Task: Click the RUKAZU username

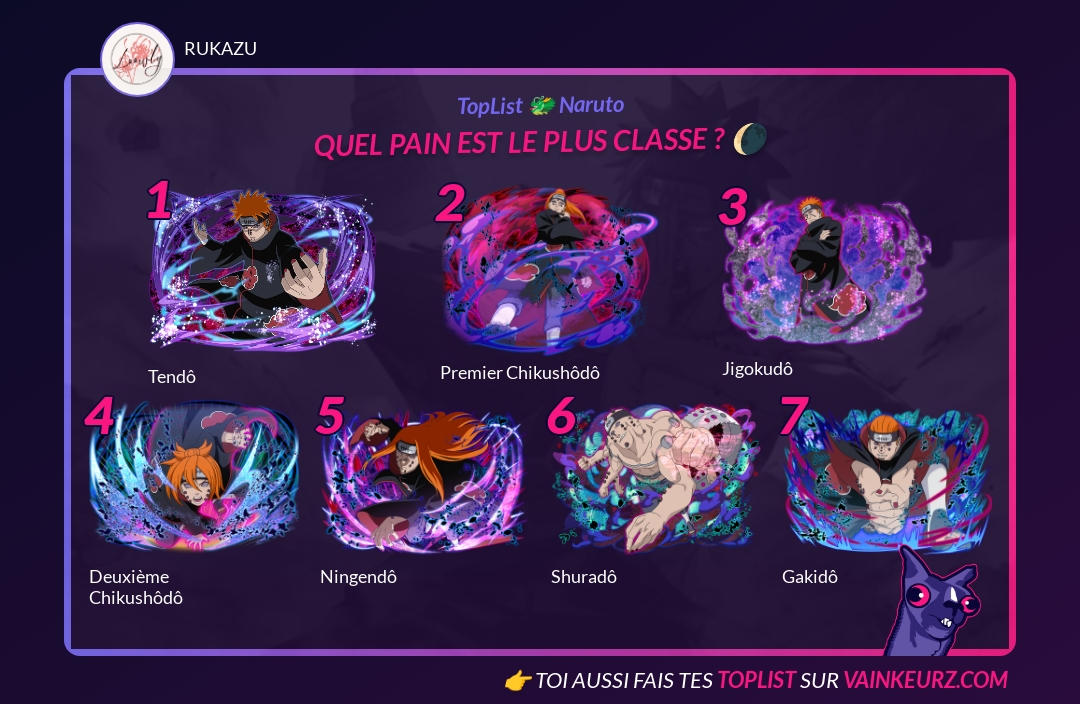Action: click(220, 49)
